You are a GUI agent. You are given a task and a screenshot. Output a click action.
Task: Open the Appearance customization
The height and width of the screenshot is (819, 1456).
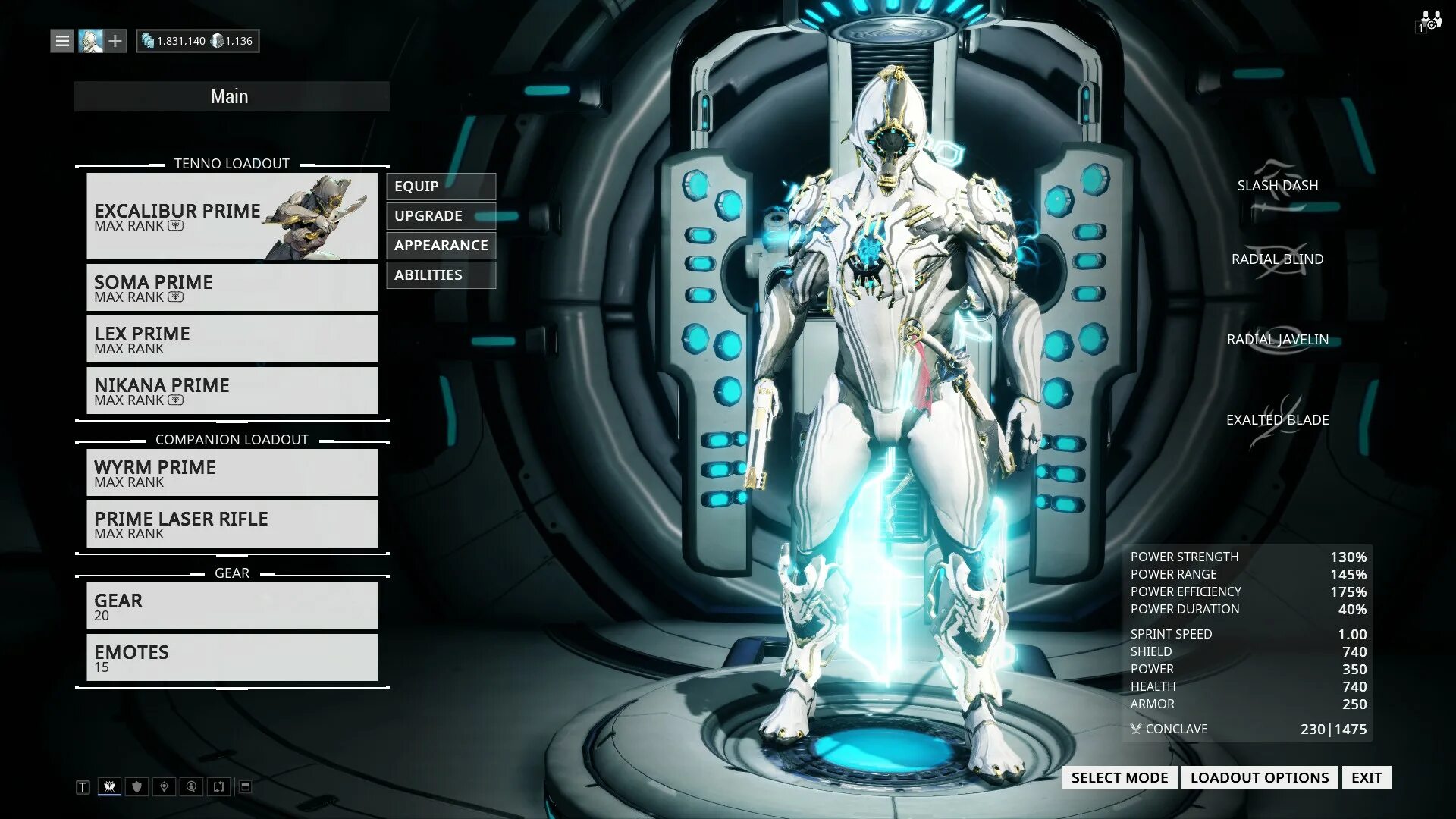(441, 246)
